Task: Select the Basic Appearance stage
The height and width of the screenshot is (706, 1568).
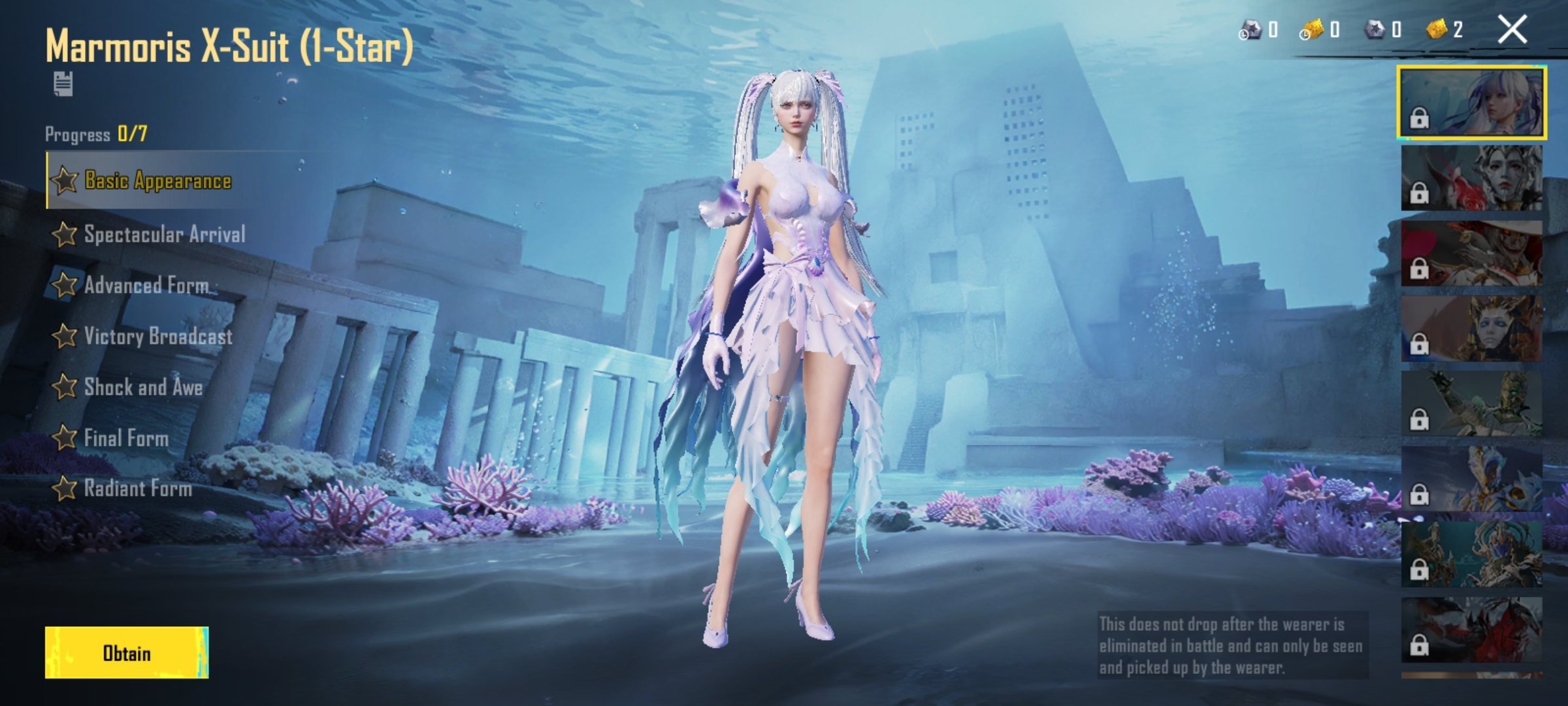Action: click(157, 180)
